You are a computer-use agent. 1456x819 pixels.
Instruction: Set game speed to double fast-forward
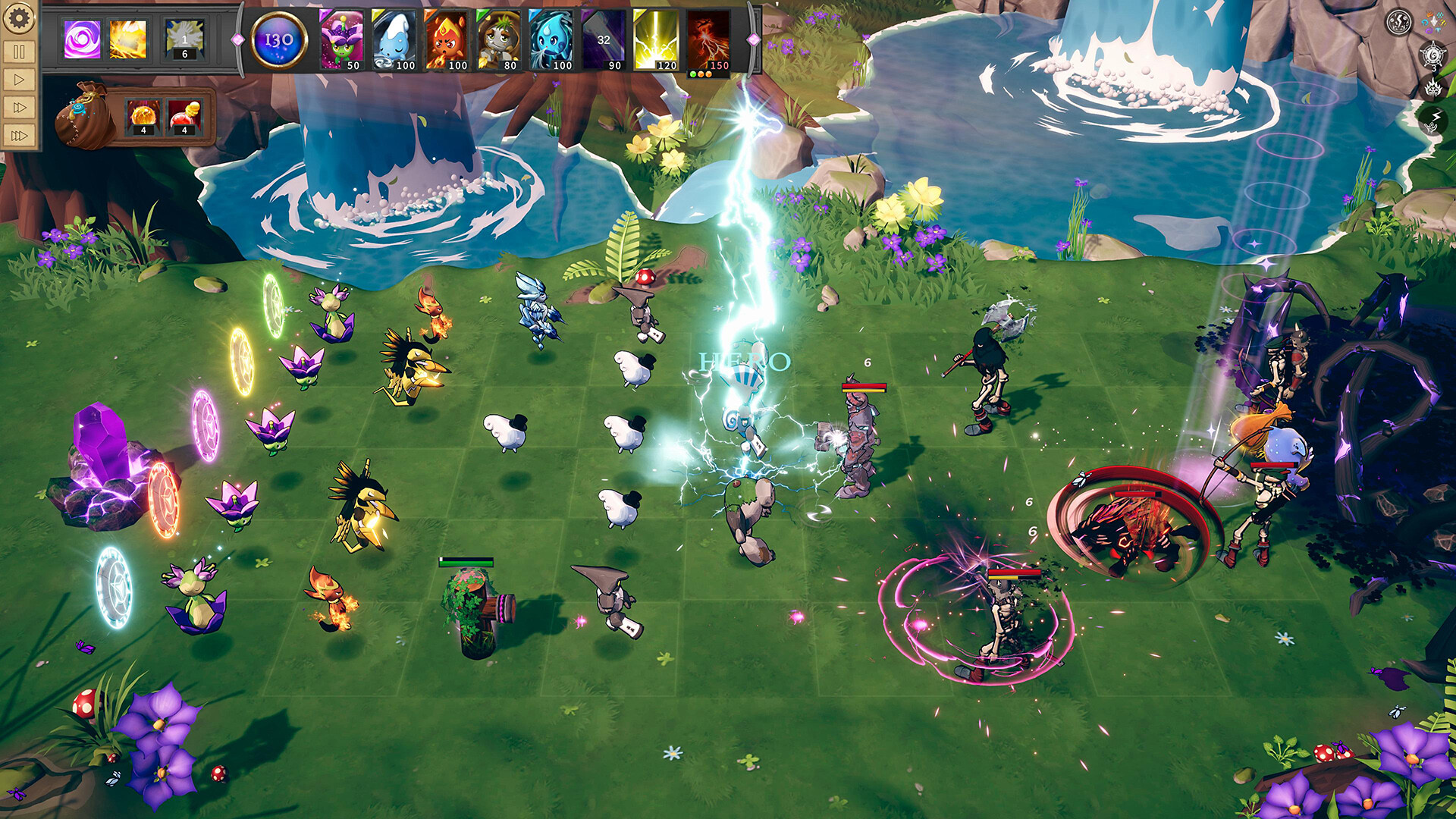(x=19, y=108)
